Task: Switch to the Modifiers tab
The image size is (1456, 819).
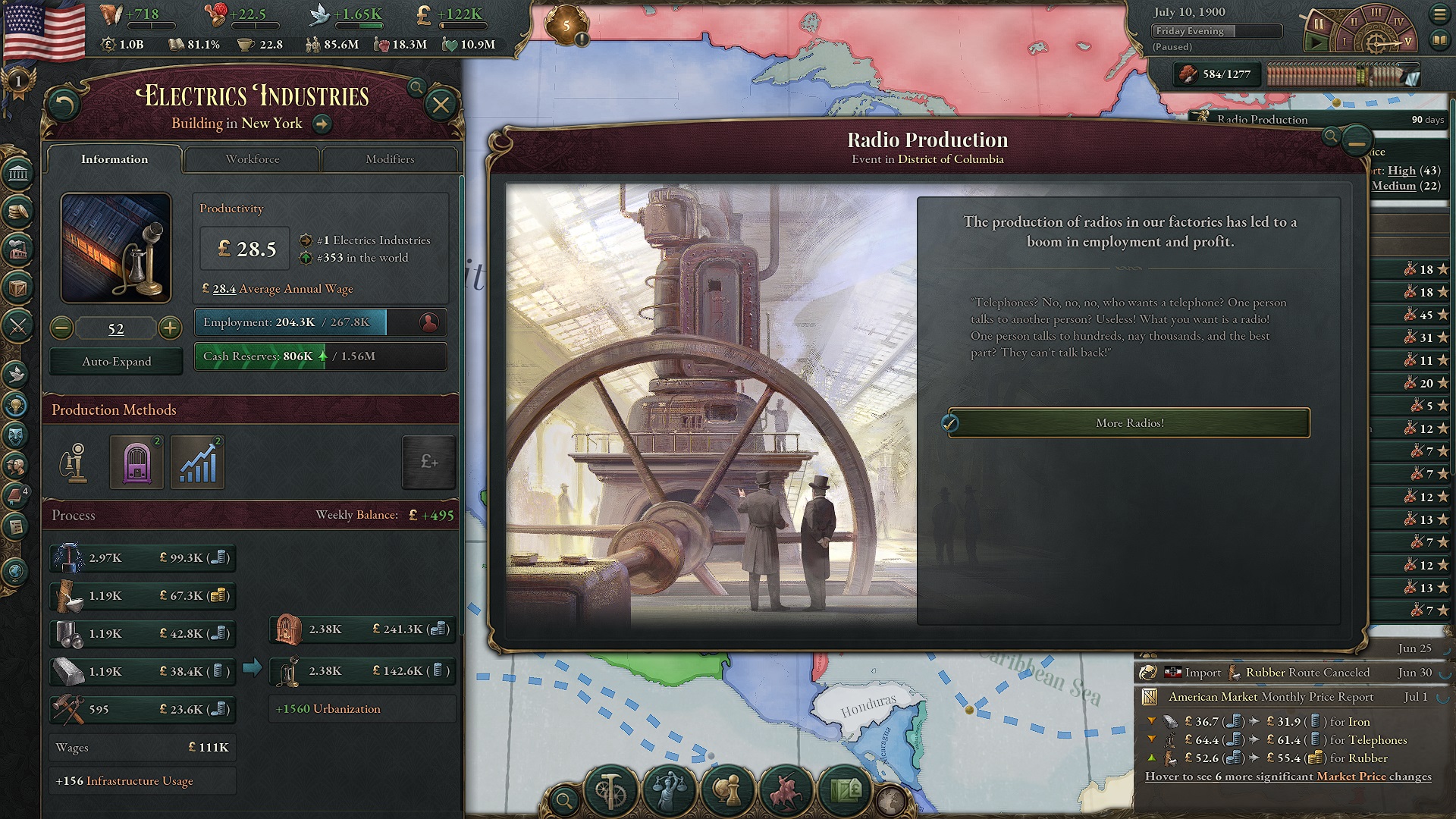Action: click(x=391, y=159)
